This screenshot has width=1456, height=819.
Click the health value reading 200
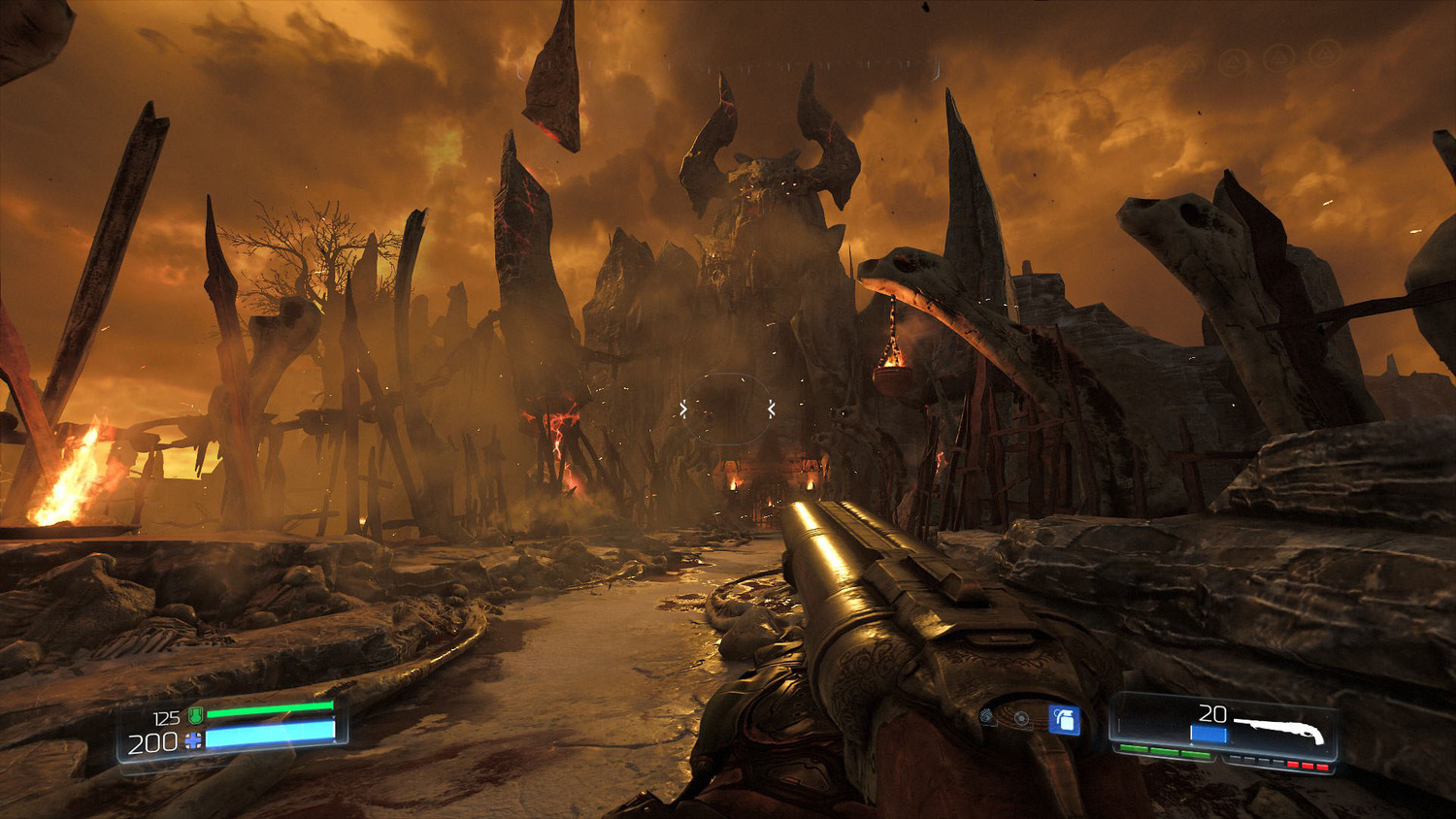(x=152, y=741)
